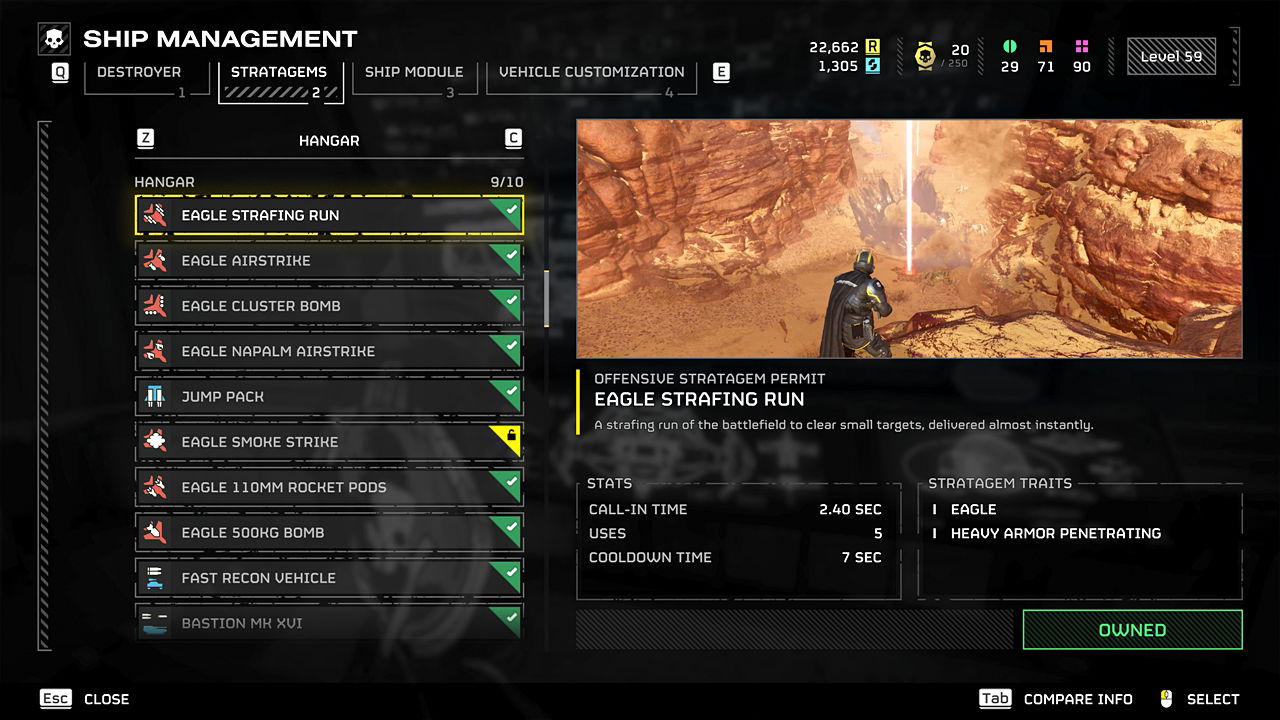Select the Fast Recon Vehicle row
The width and height of the screenshot is (1280, 720).
coord(328,578)
